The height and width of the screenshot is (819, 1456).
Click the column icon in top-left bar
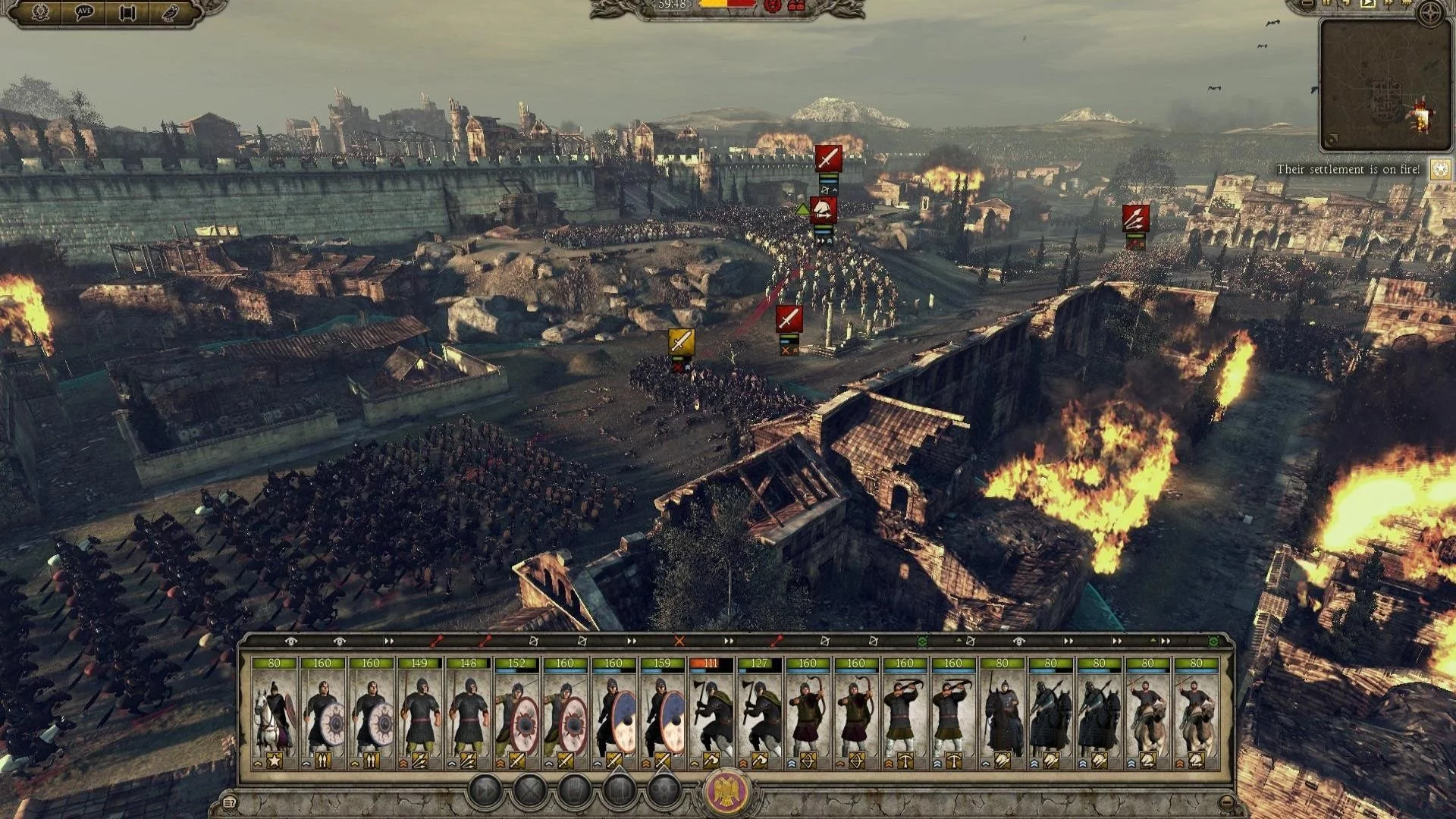click(x=127, y=13)
